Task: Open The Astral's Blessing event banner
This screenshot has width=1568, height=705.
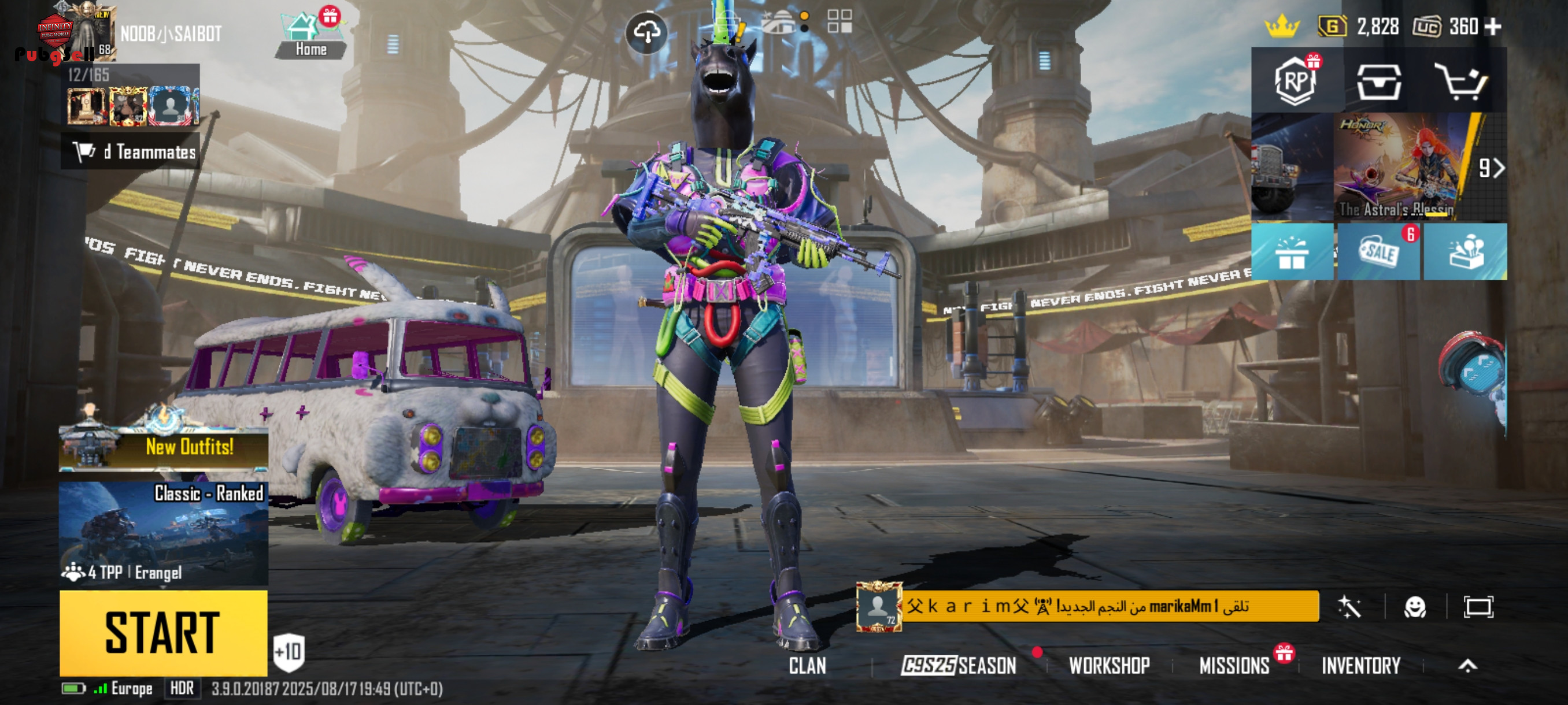Action: pyautogui.click(x=1400, y=167)
